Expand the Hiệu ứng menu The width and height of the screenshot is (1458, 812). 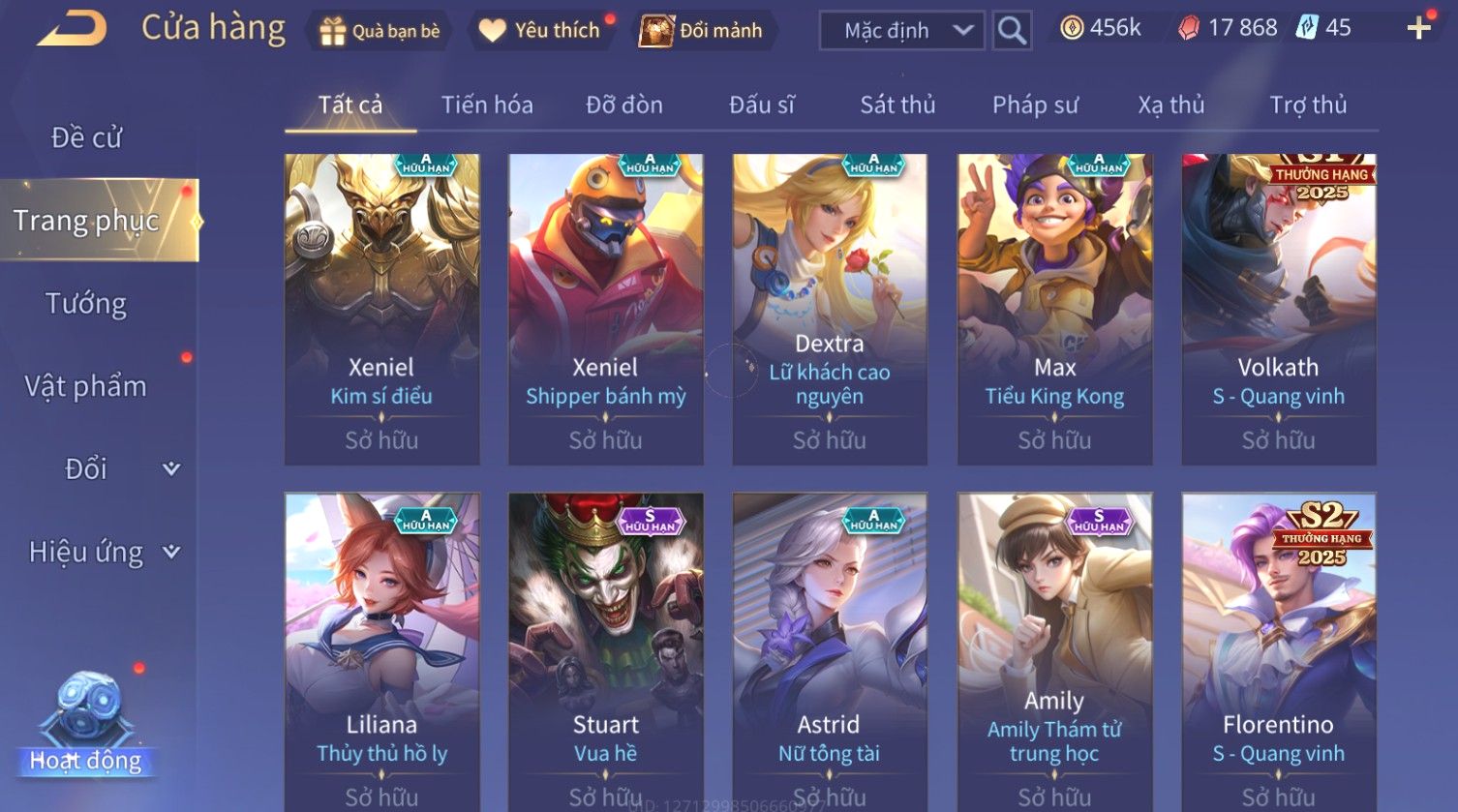(x=102, y=552)
